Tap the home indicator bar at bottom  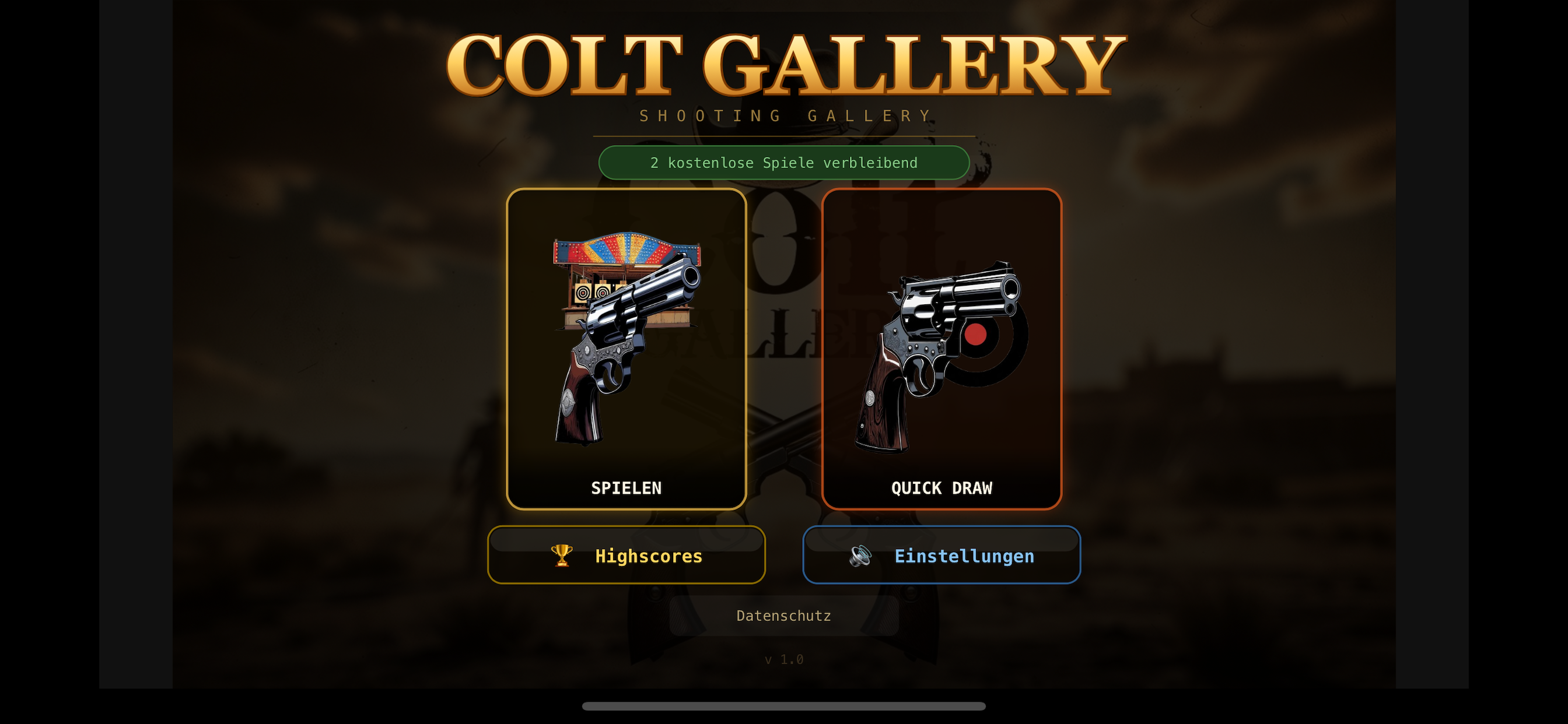(x=784, y=707)
